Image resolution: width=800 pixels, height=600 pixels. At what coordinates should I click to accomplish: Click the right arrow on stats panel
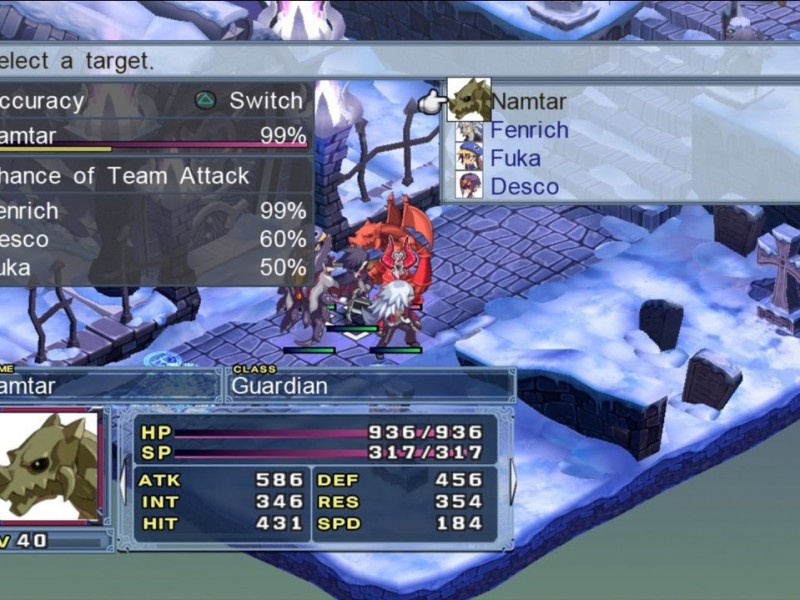(x=513, y=481)
